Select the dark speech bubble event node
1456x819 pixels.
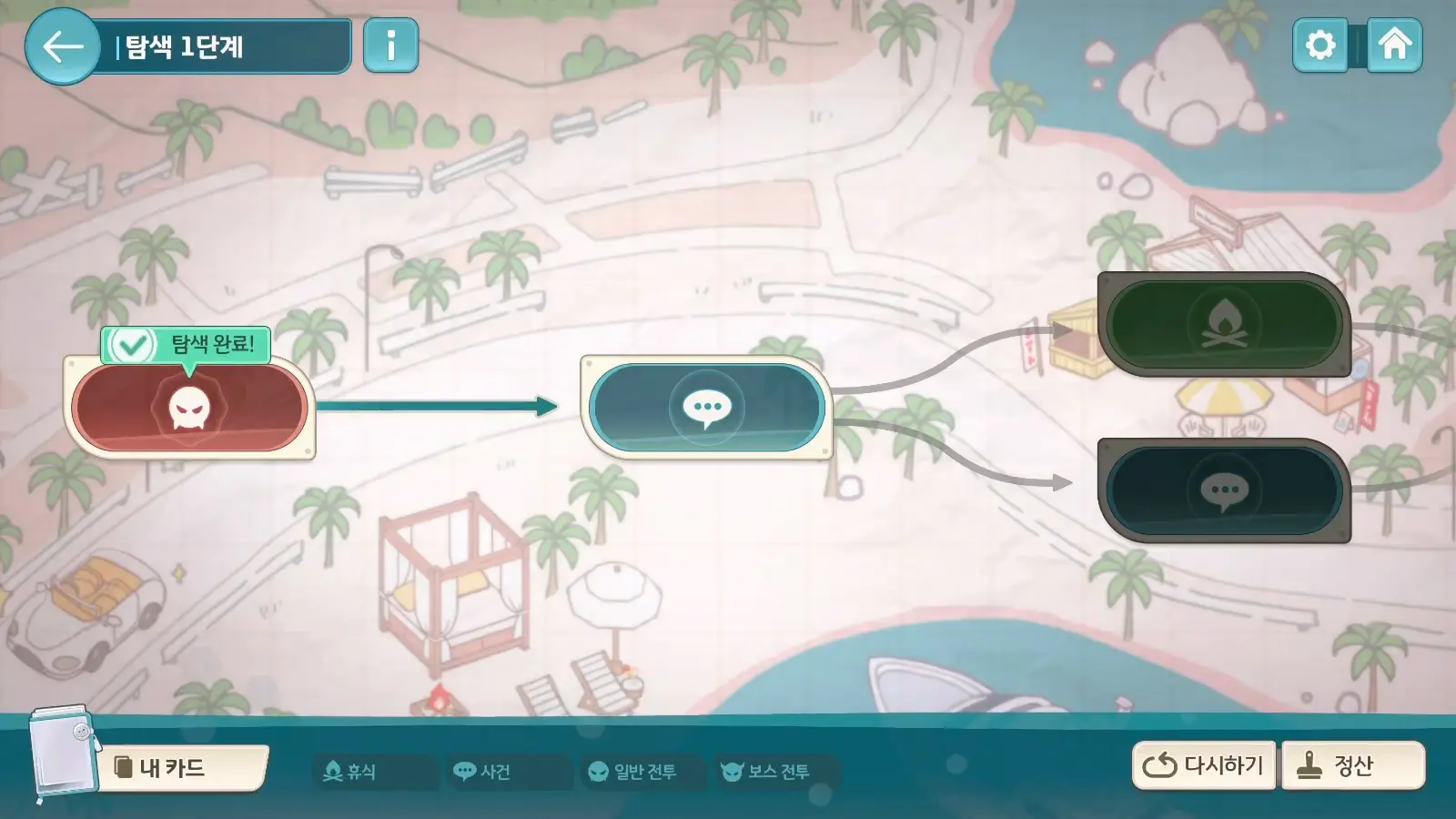pyautogui.click(x=1224, y=491)
